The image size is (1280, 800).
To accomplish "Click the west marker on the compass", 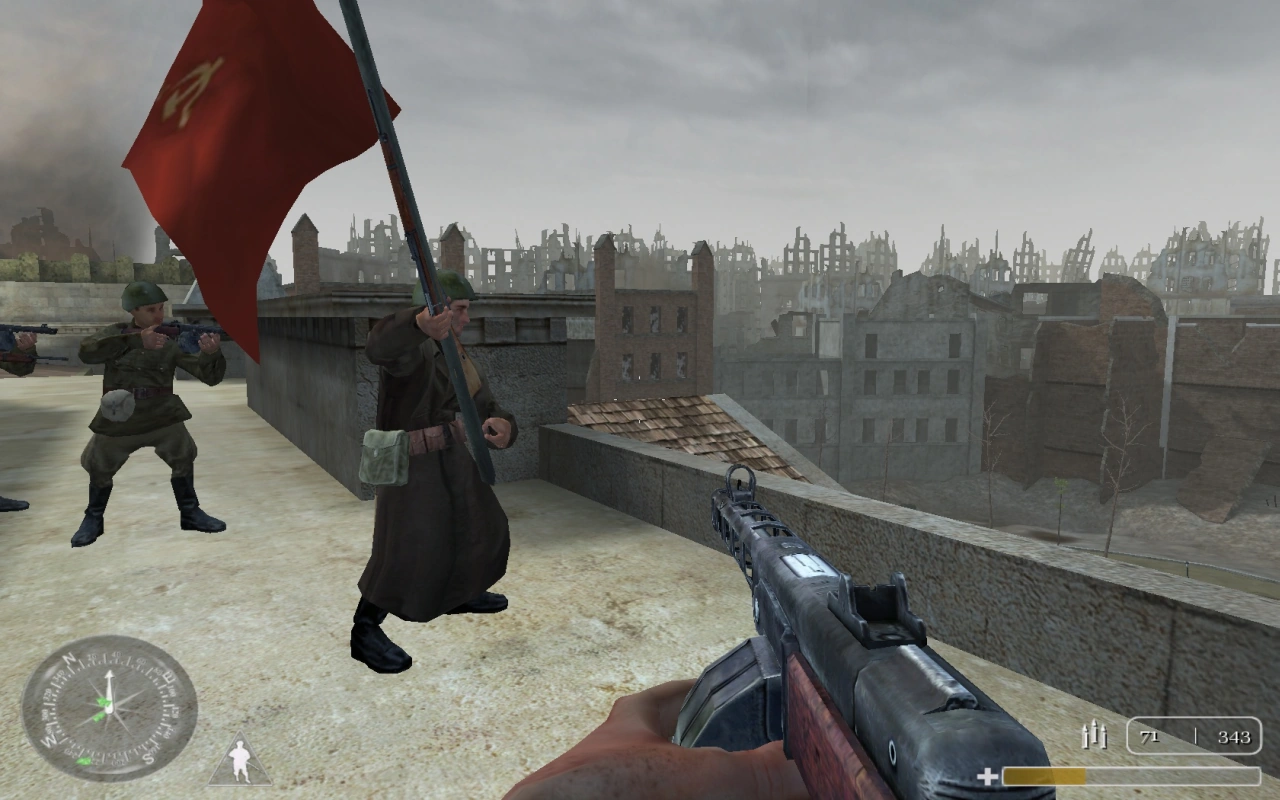I will tap(47, 738).
